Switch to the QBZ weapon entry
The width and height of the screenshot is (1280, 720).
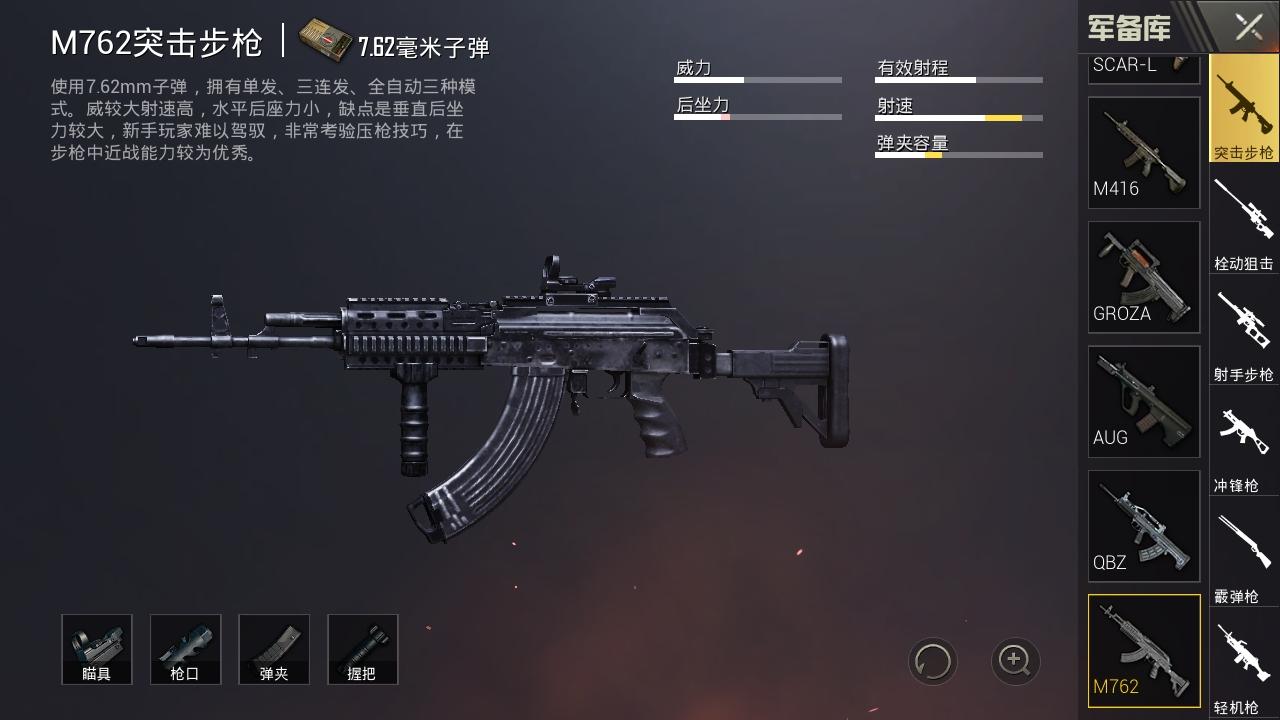1143,527
